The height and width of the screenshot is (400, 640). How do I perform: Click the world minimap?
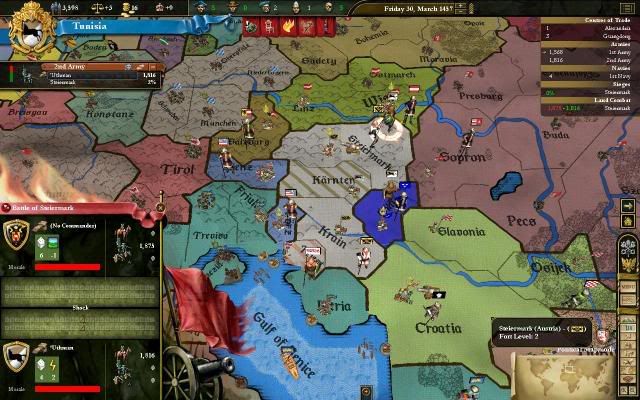[566, 371]
